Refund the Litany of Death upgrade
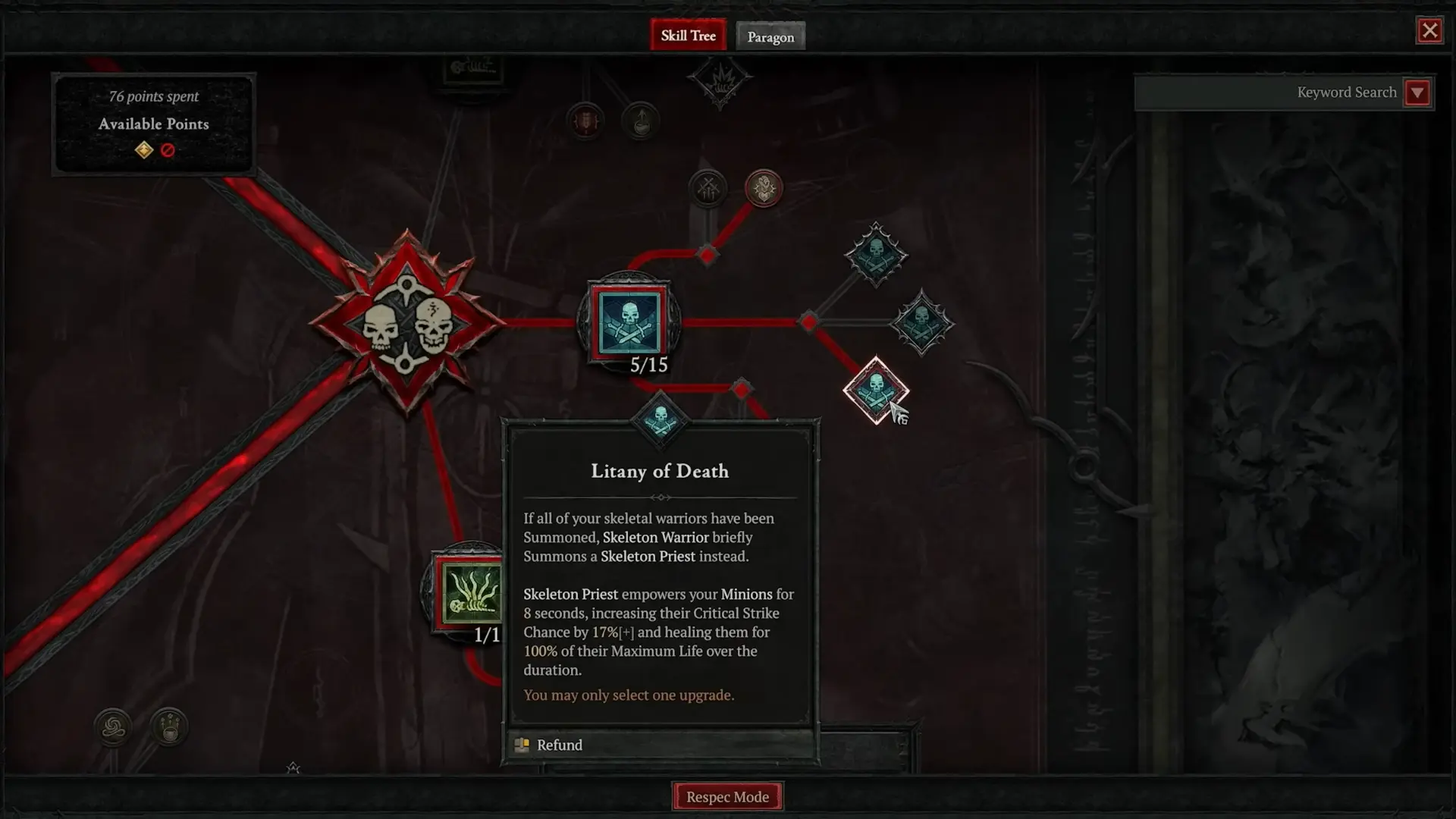Image resolution: width=1456 pixels, height=819 pixels. click(x=560, y=745)
